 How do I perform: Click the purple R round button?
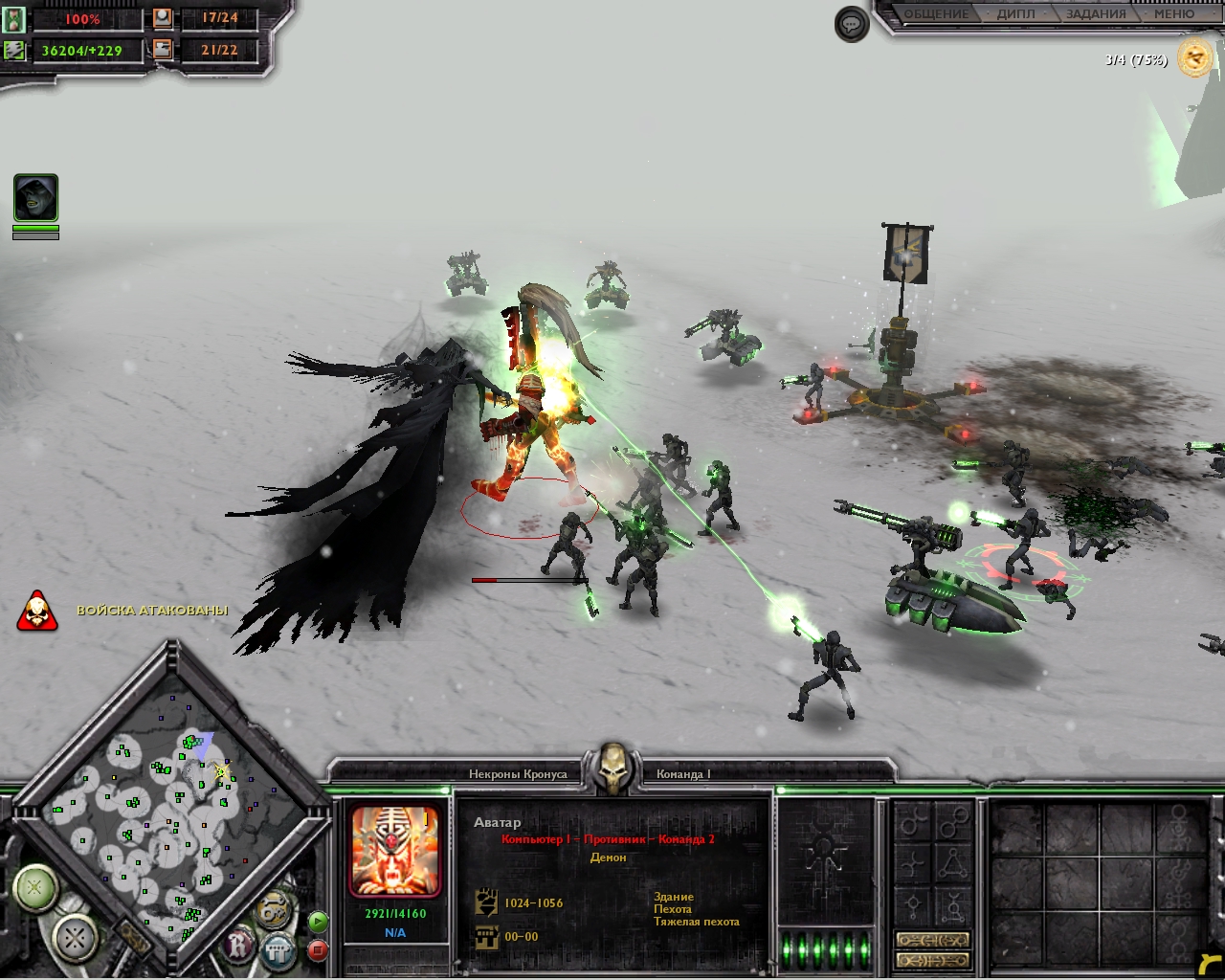(239, 946)
